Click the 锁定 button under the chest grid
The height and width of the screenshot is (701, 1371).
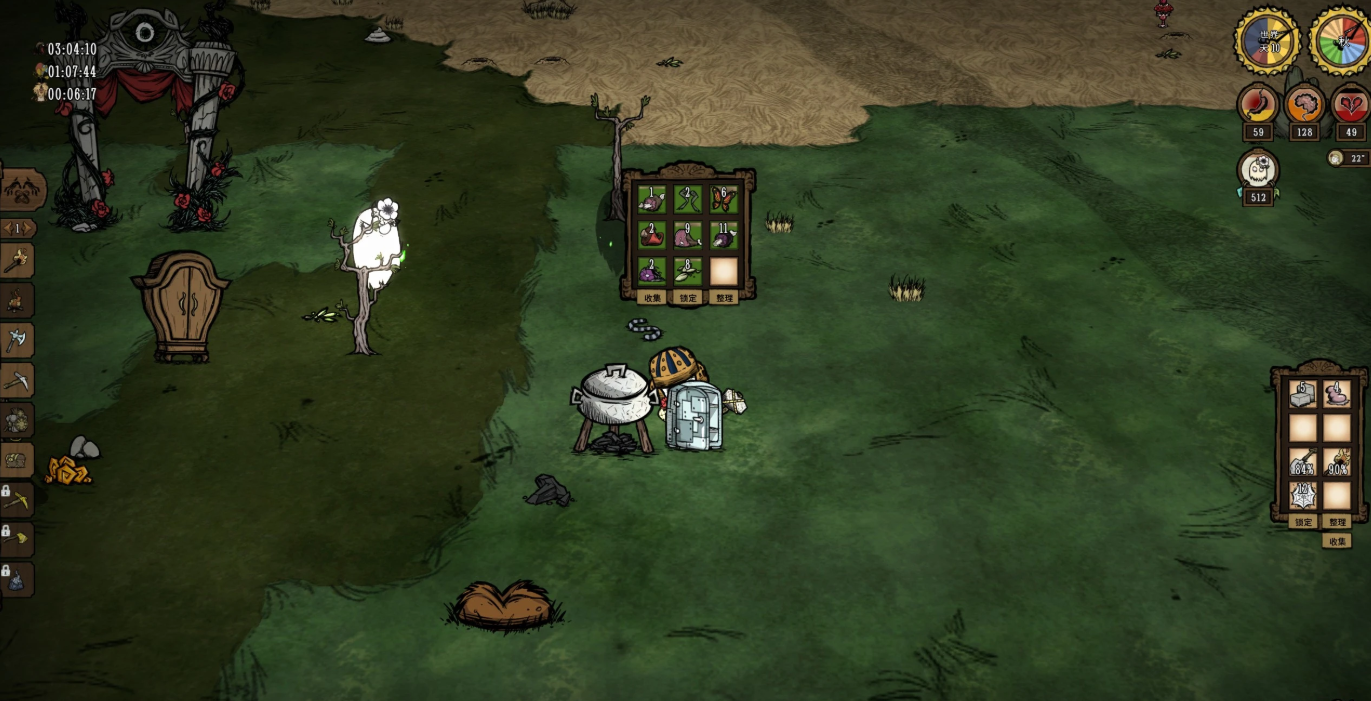[688, 298]
